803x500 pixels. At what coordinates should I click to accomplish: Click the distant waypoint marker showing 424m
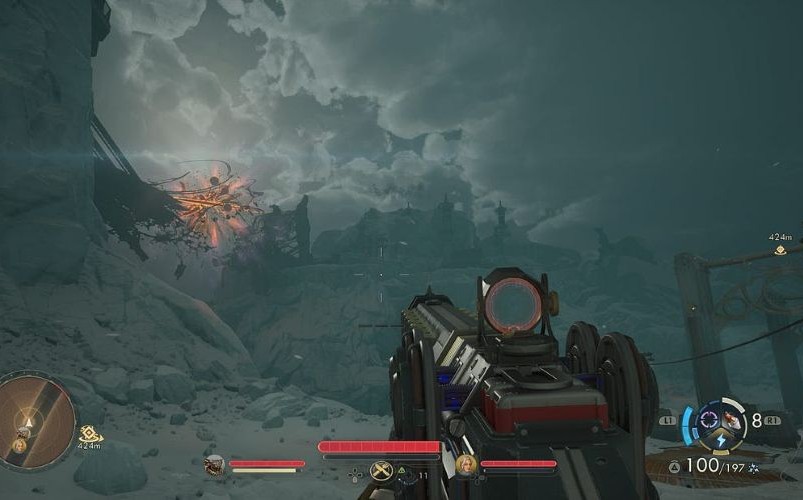pyautogui.click(x=780, y=250)
